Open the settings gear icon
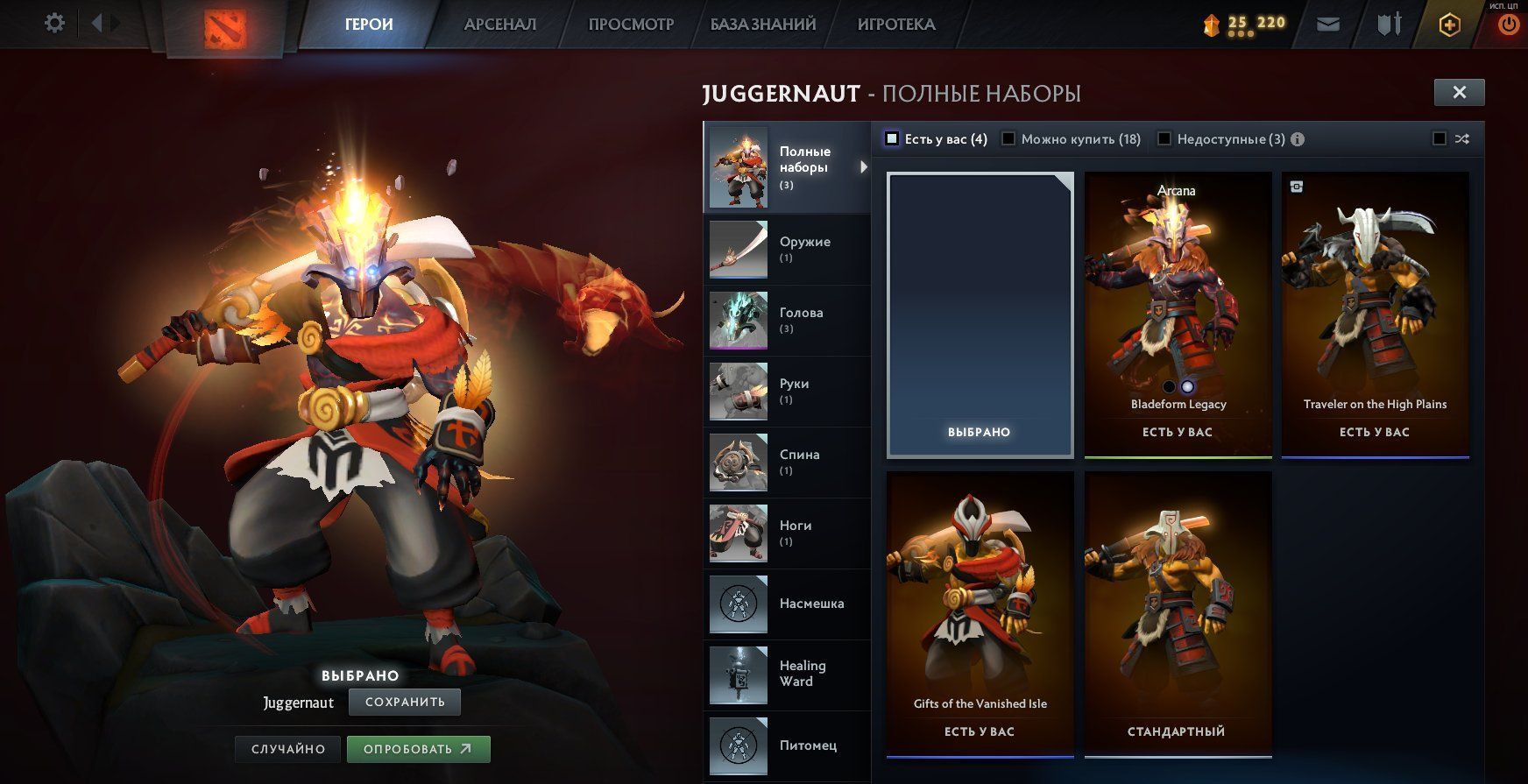The height and width of the screenshot is (784, 1528). pos(54,23)
